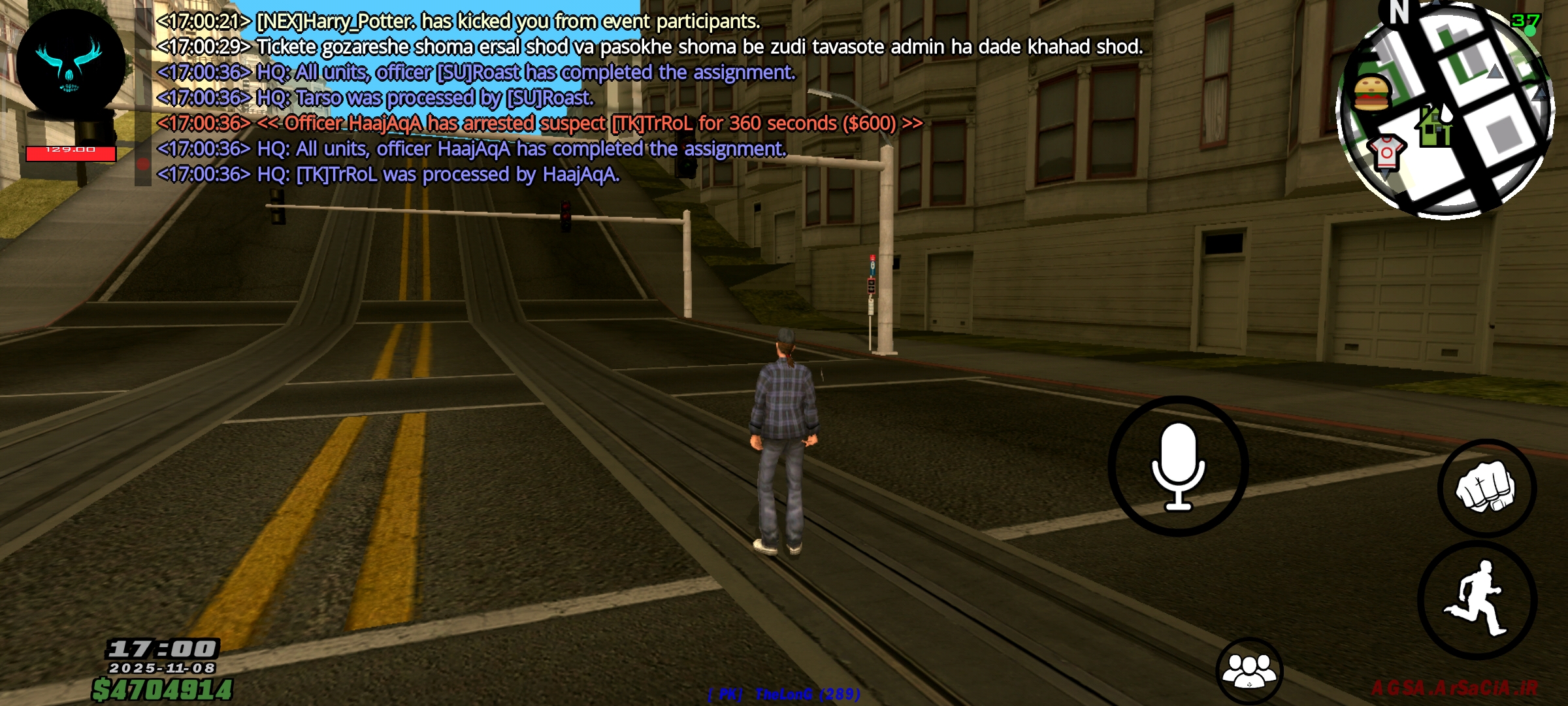Select the TheLonG (289) player nametag
Viewport: 1568px width, 706px height.
[783, 694]
